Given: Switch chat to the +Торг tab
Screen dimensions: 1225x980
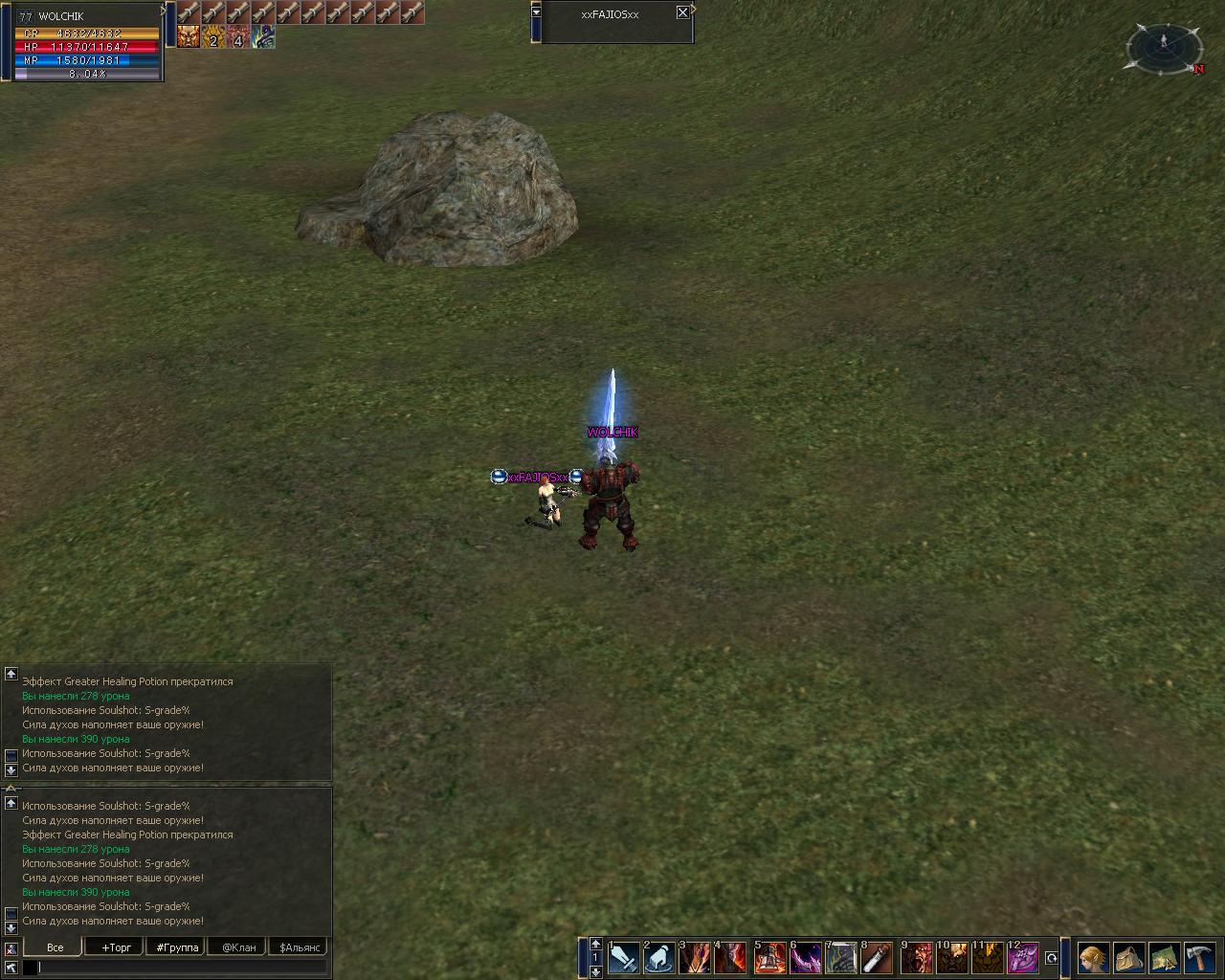Looking at the screenshot, I should coord(117,947).
